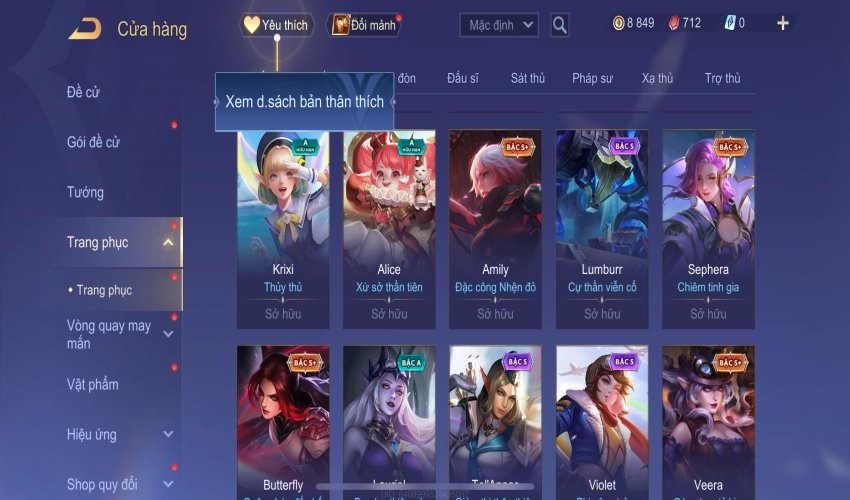
Task: Select the Krixi Thủy thủ skin card
Action: pos(283,228)
